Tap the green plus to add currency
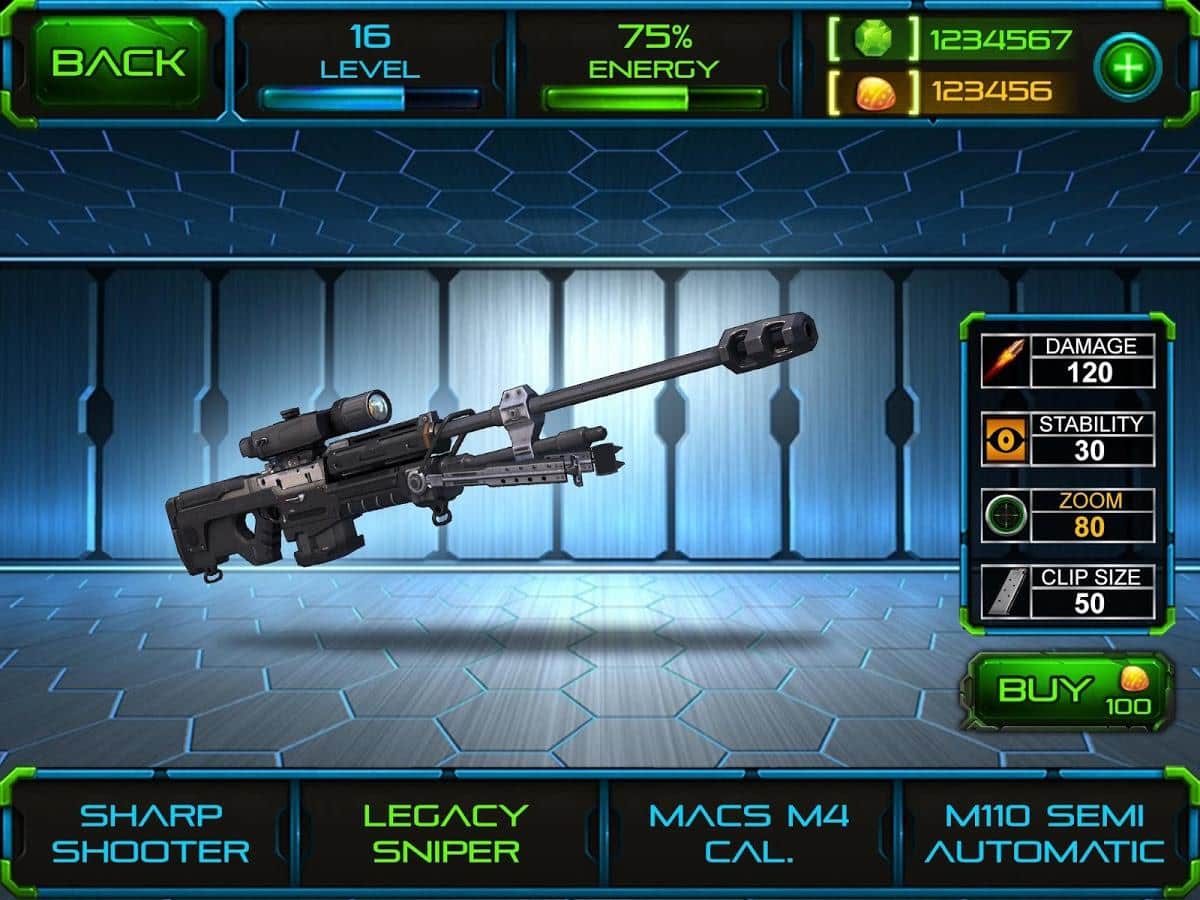 [x=1127, y=66]
